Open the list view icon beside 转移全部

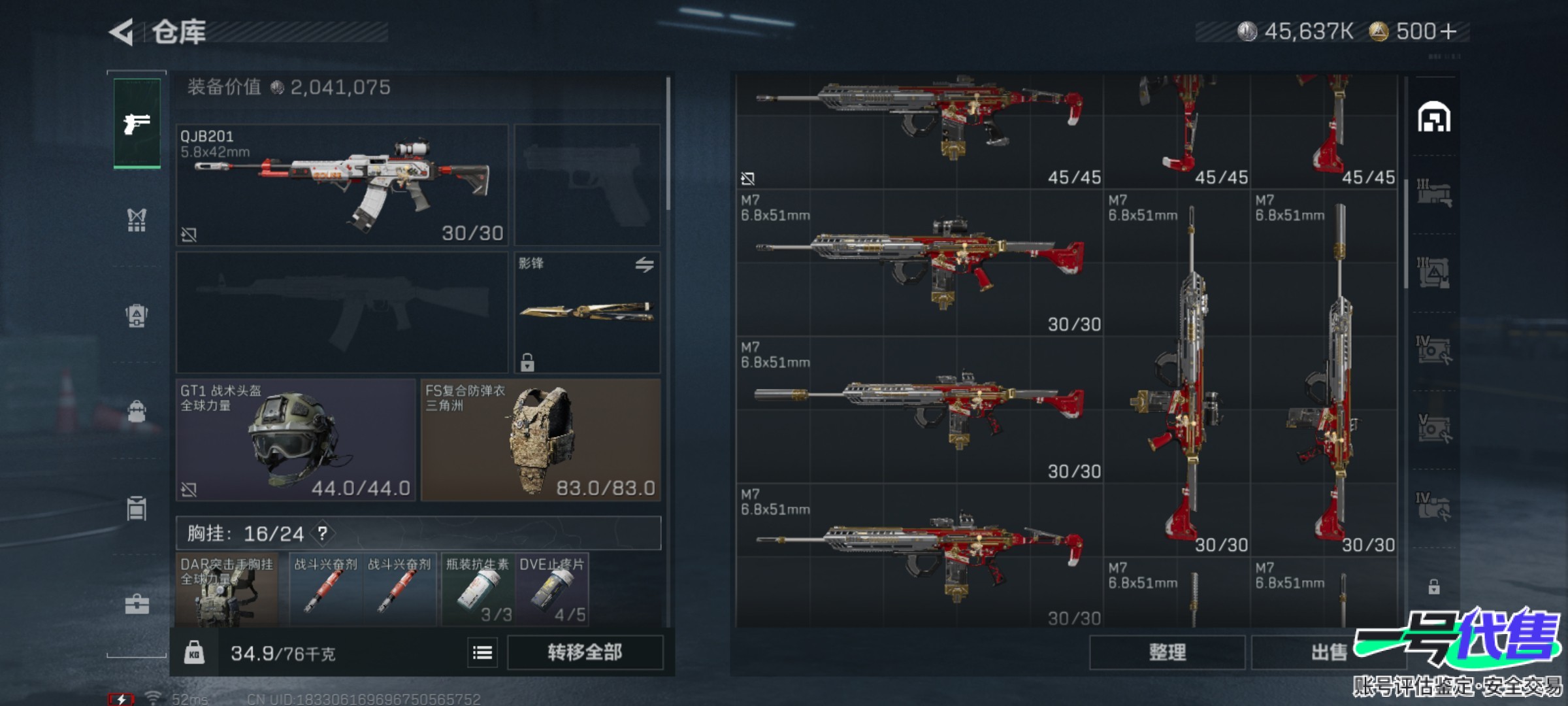(x=482, y=652)
